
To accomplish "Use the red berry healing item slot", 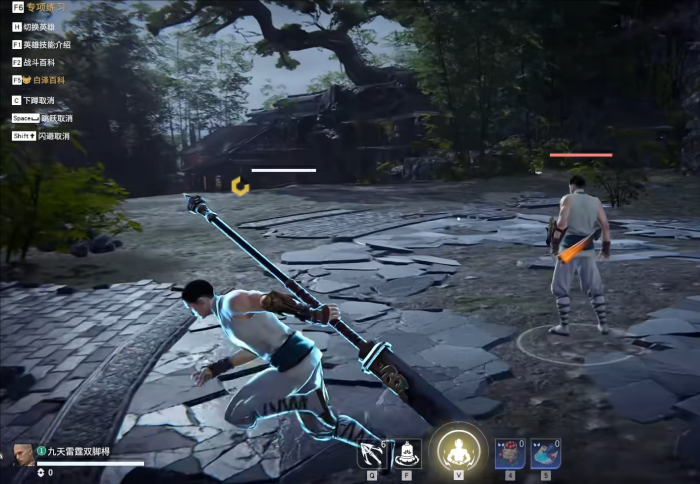I will coord(510,453).
